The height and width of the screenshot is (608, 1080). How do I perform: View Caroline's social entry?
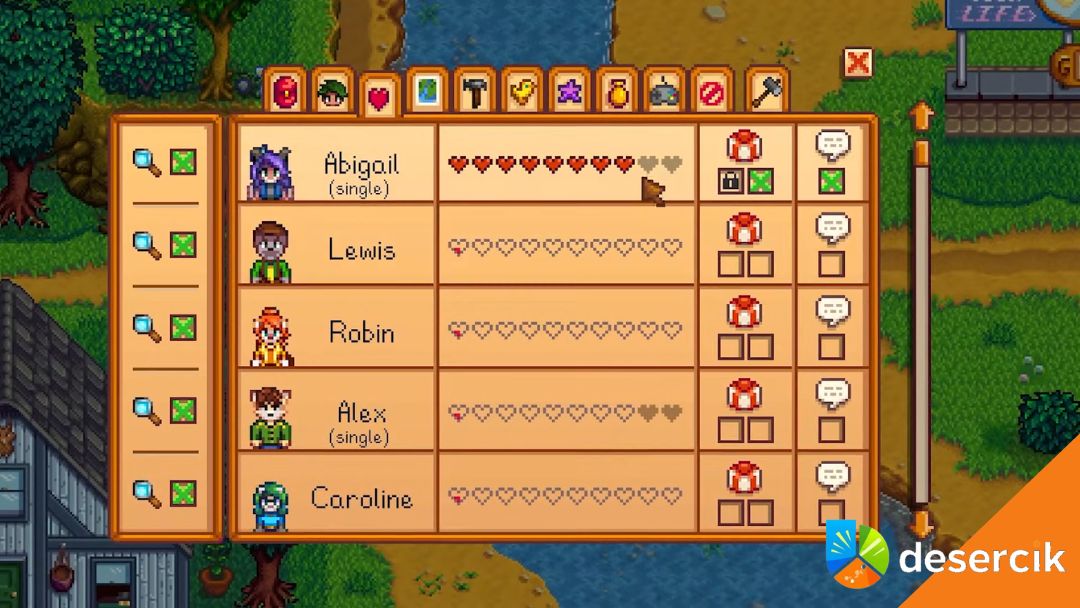[342, 496]
